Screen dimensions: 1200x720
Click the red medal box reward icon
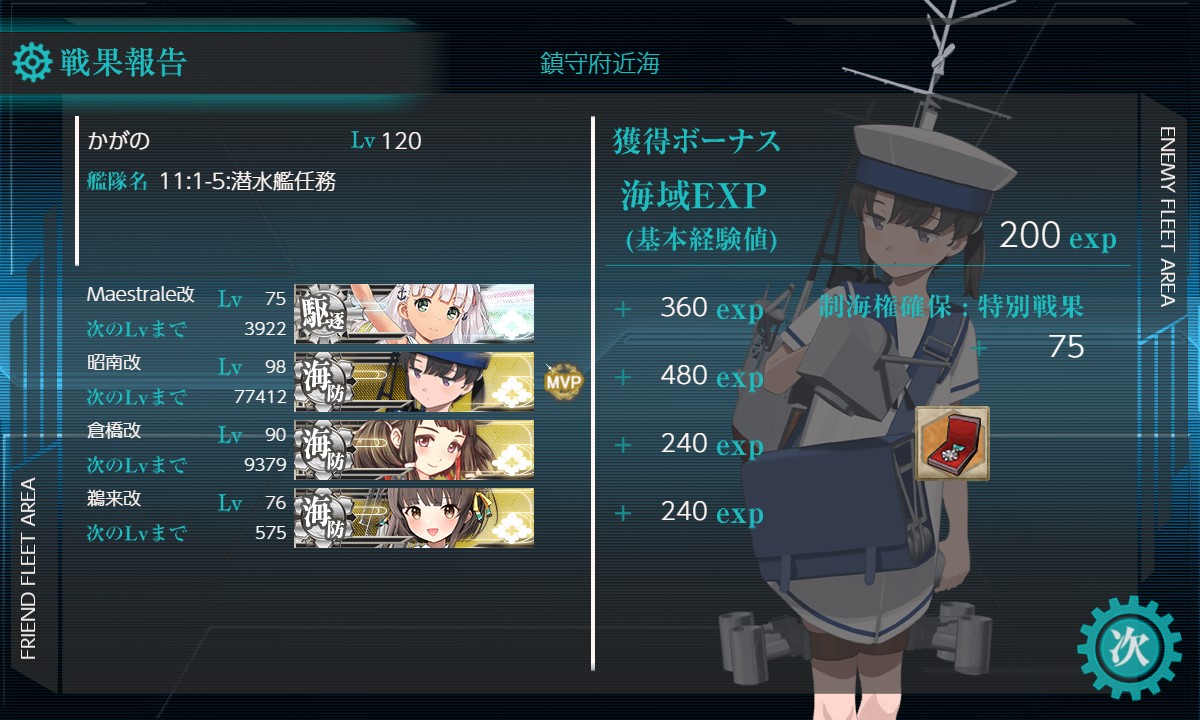952,443
